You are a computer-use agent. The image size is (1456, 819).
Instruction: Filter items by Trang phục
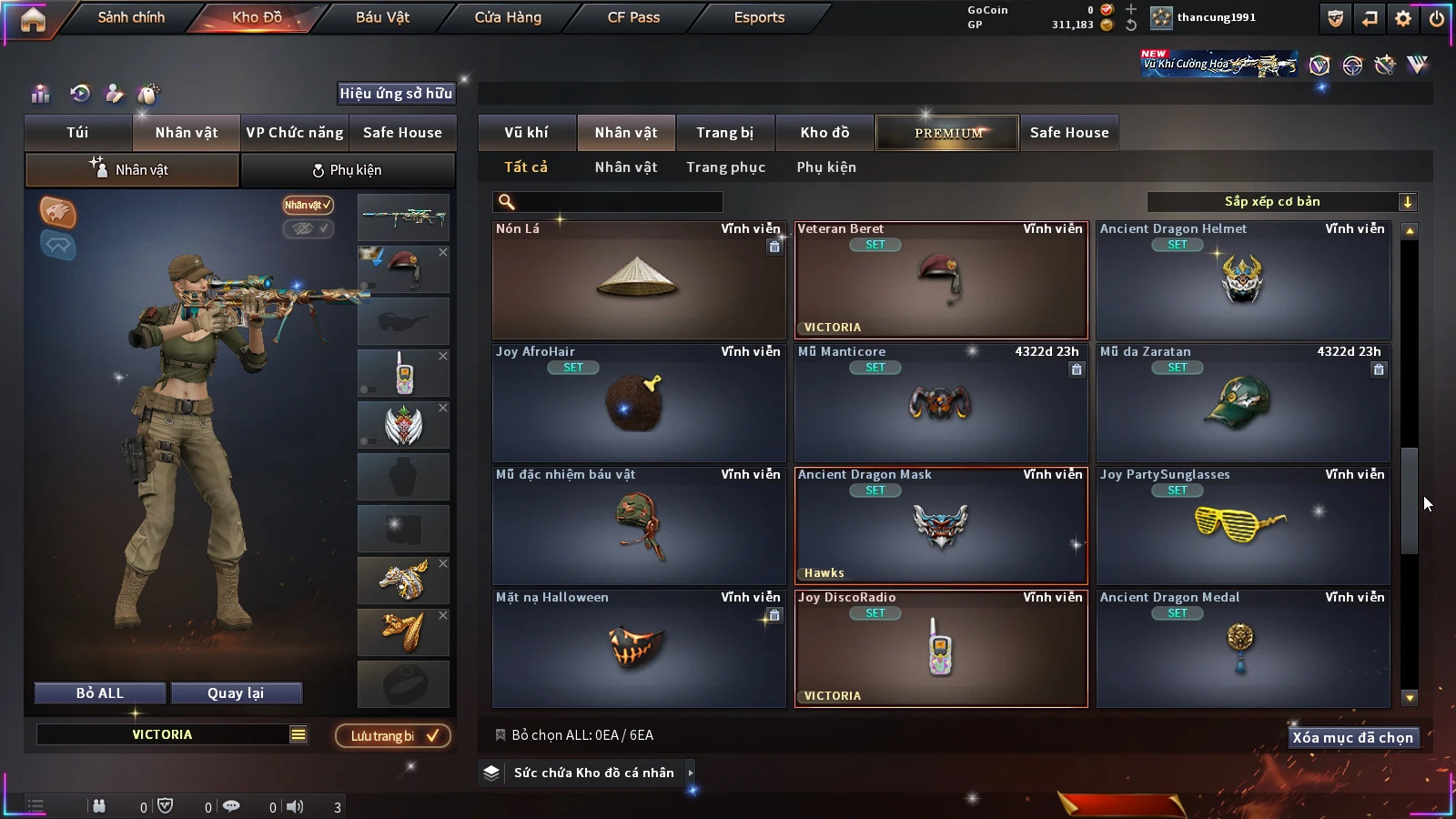[725, 167]
